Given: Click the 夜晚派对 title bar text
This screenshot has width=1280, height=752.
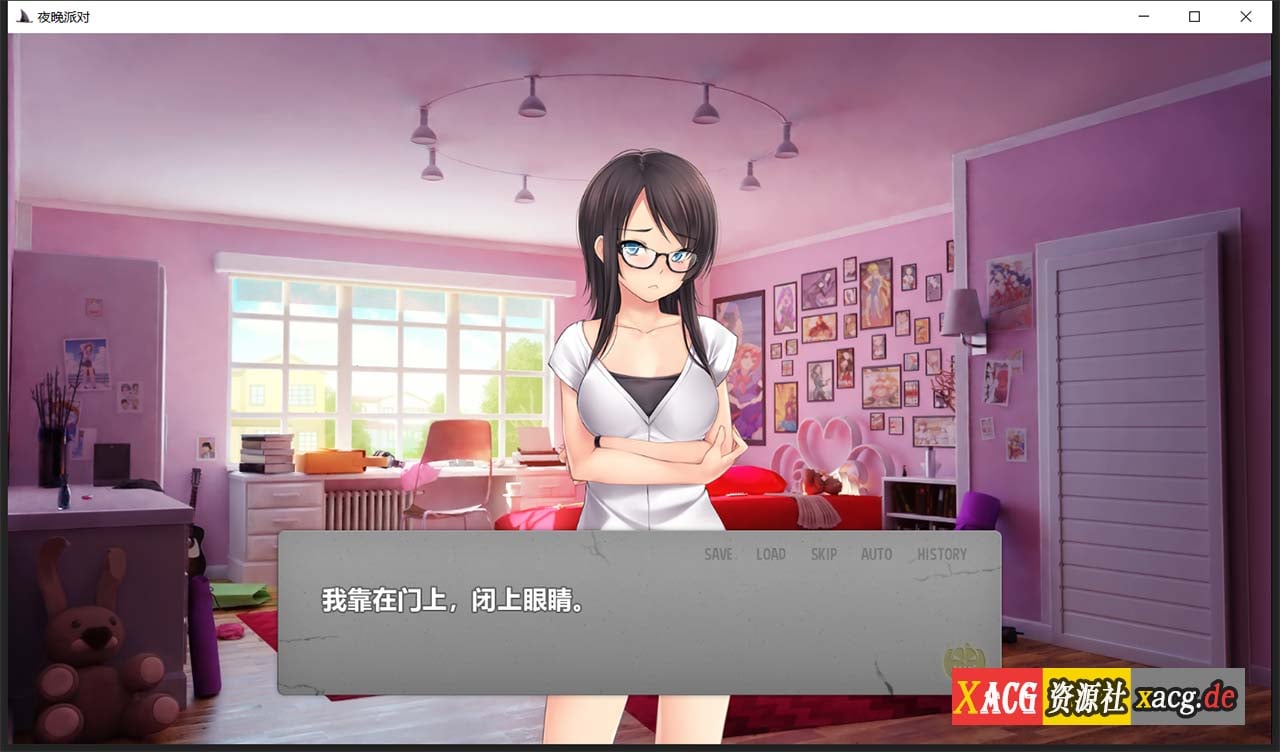Looking at the screenshot, I should pos(63,15).
